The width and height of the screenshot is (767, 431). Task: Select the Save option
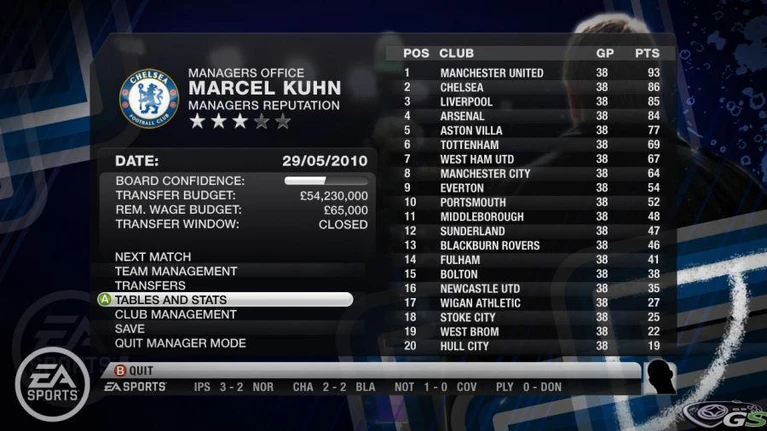click(130, 329)
